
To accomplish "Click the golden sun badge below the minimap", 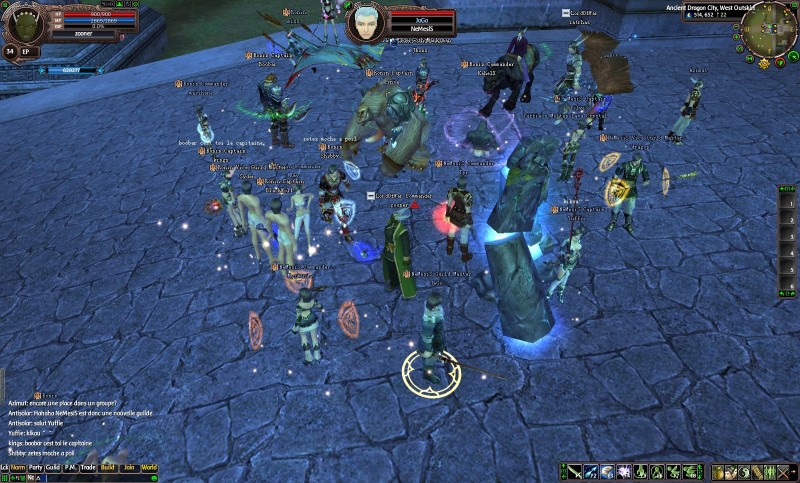I will 764,63.
